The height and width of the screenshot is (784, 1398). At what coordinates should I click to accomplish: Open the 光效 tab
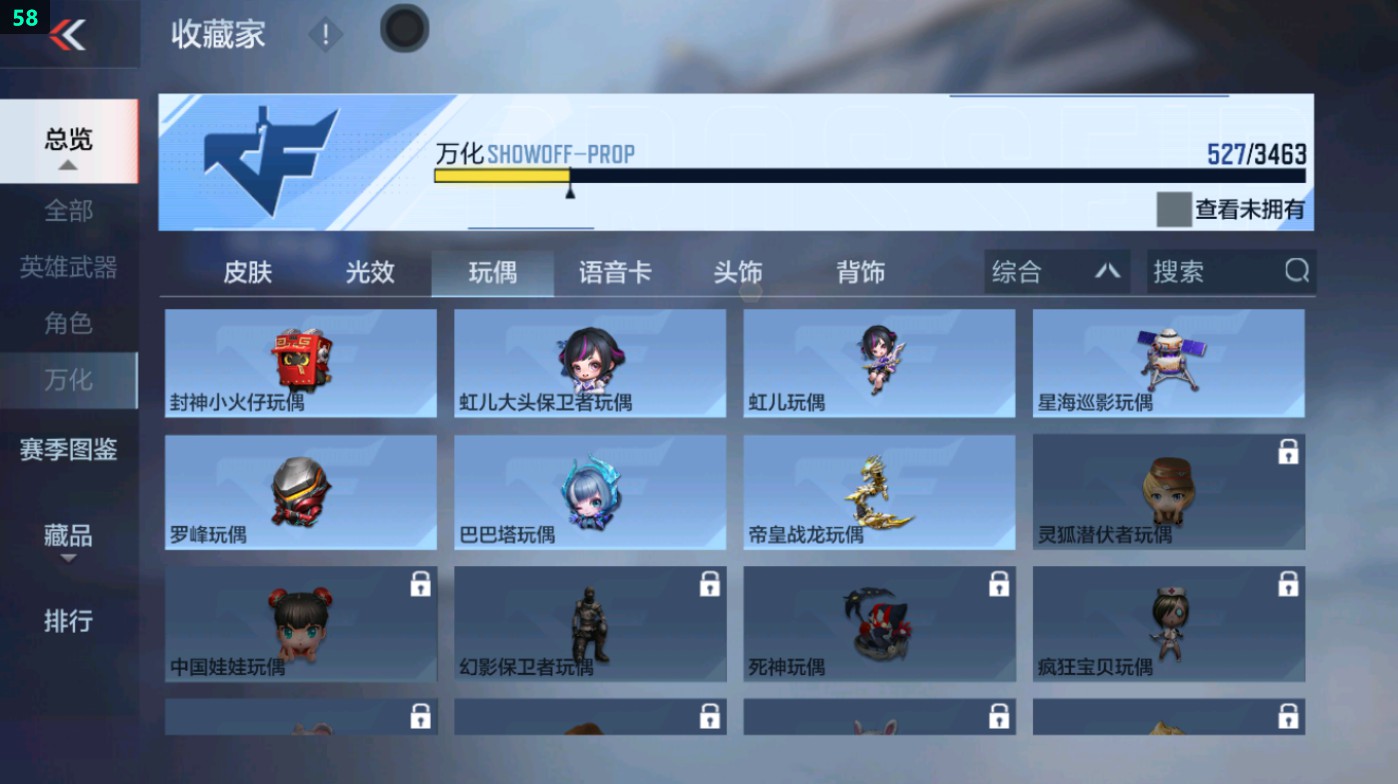coord(369,271)
